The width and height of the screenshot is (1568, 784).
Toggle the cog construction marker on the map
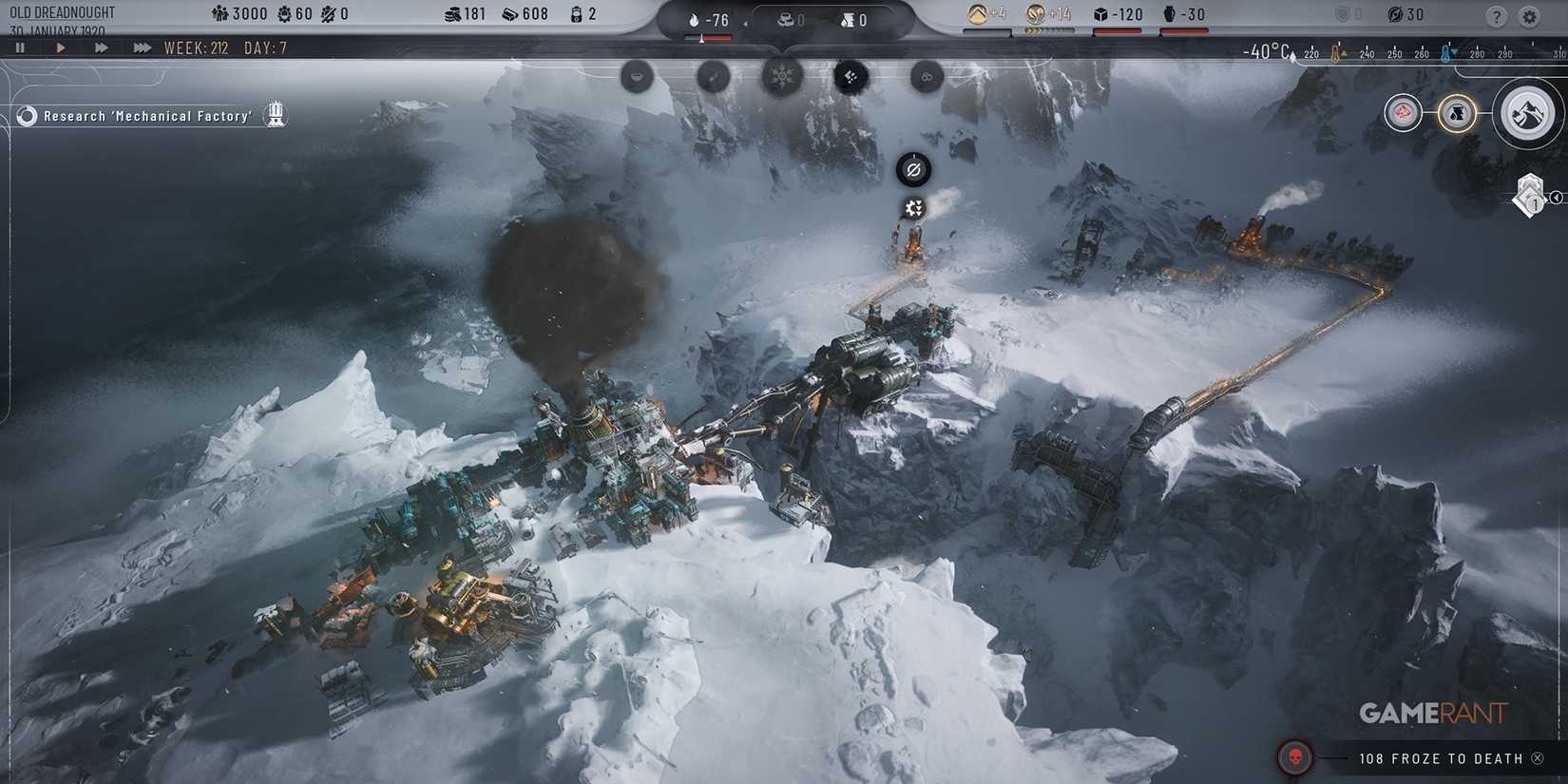coord(914,207)
